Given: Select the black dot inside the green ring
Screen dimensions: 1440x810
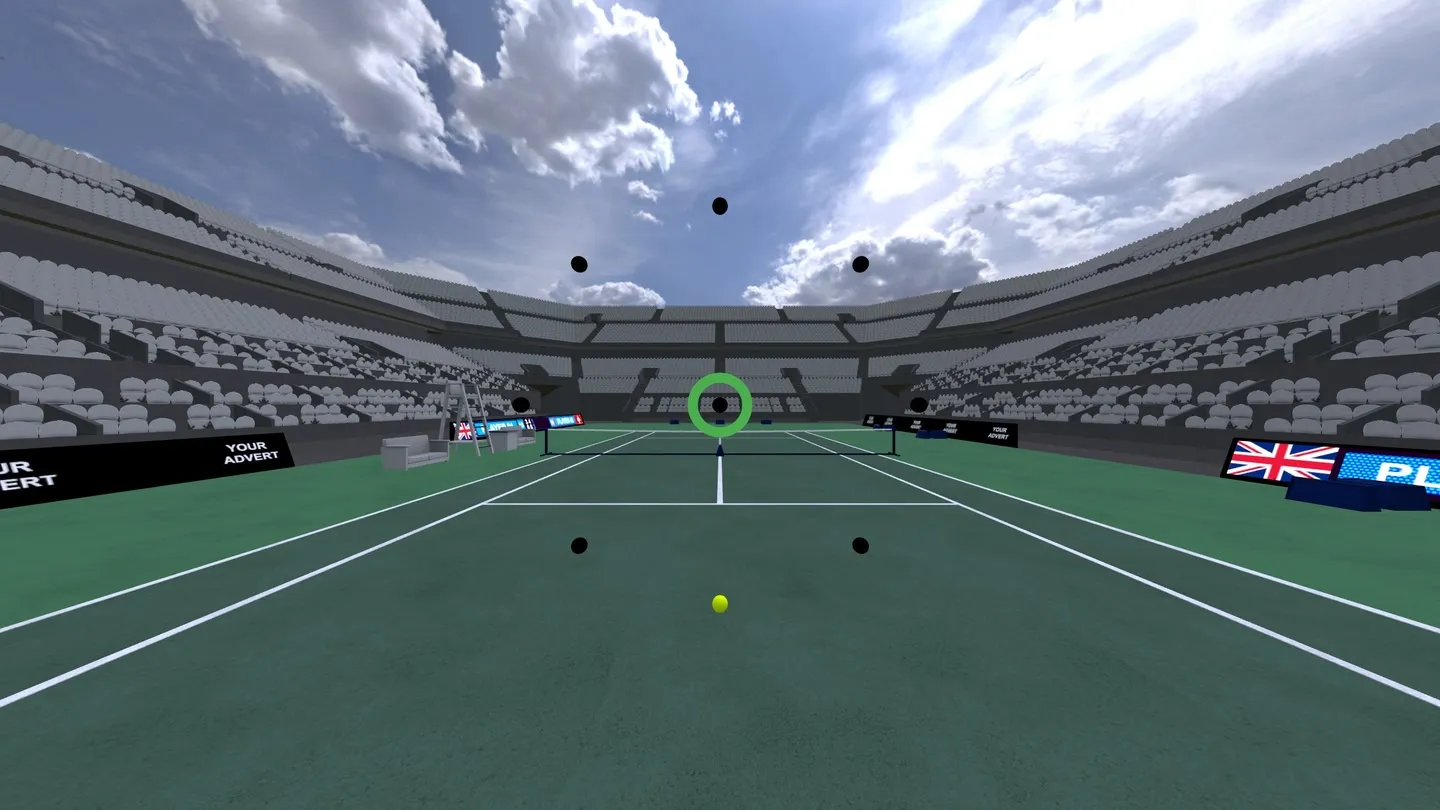Looking at the screenshot, I should coord(719,405).
